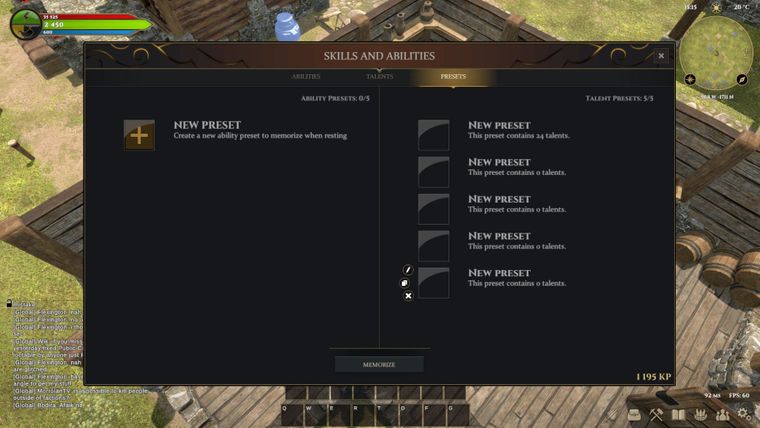Click the compass button on the minimap's lower right
The width and height of the screenshot is (760, 428).
click(742, 79)
